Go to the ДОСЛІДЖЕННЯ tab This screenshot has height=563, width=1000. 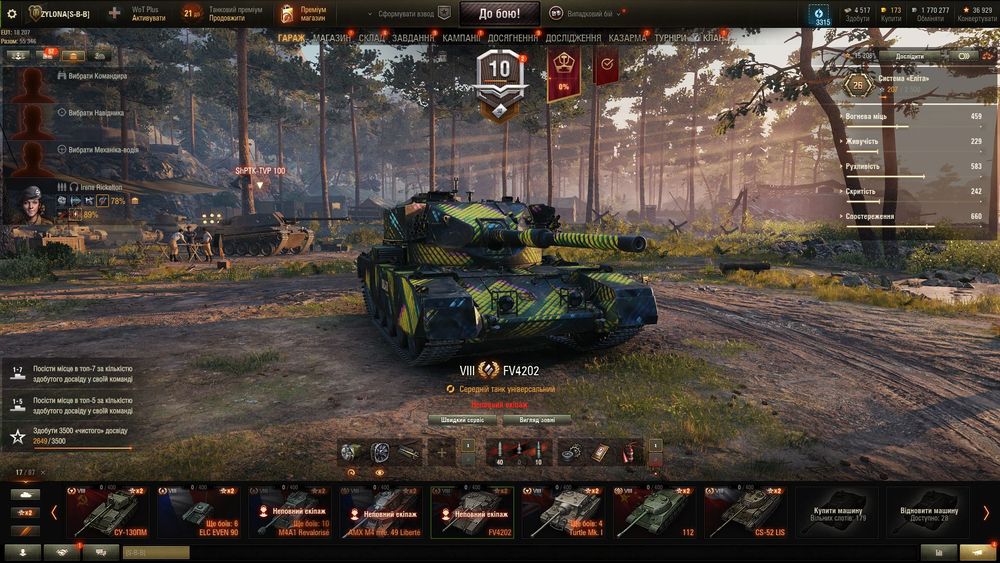pos(574,38)
